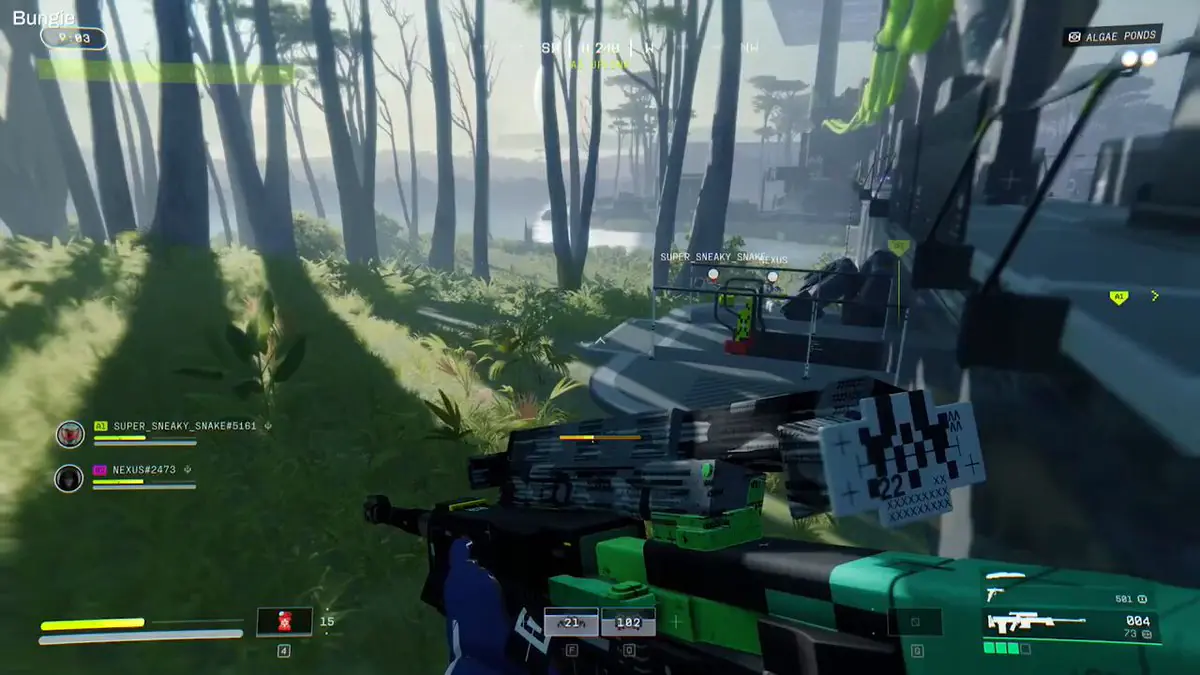Activate the ability slot showing 21
The width and height of the screenshot is (1200, 675).
click(x=572, y=622)
